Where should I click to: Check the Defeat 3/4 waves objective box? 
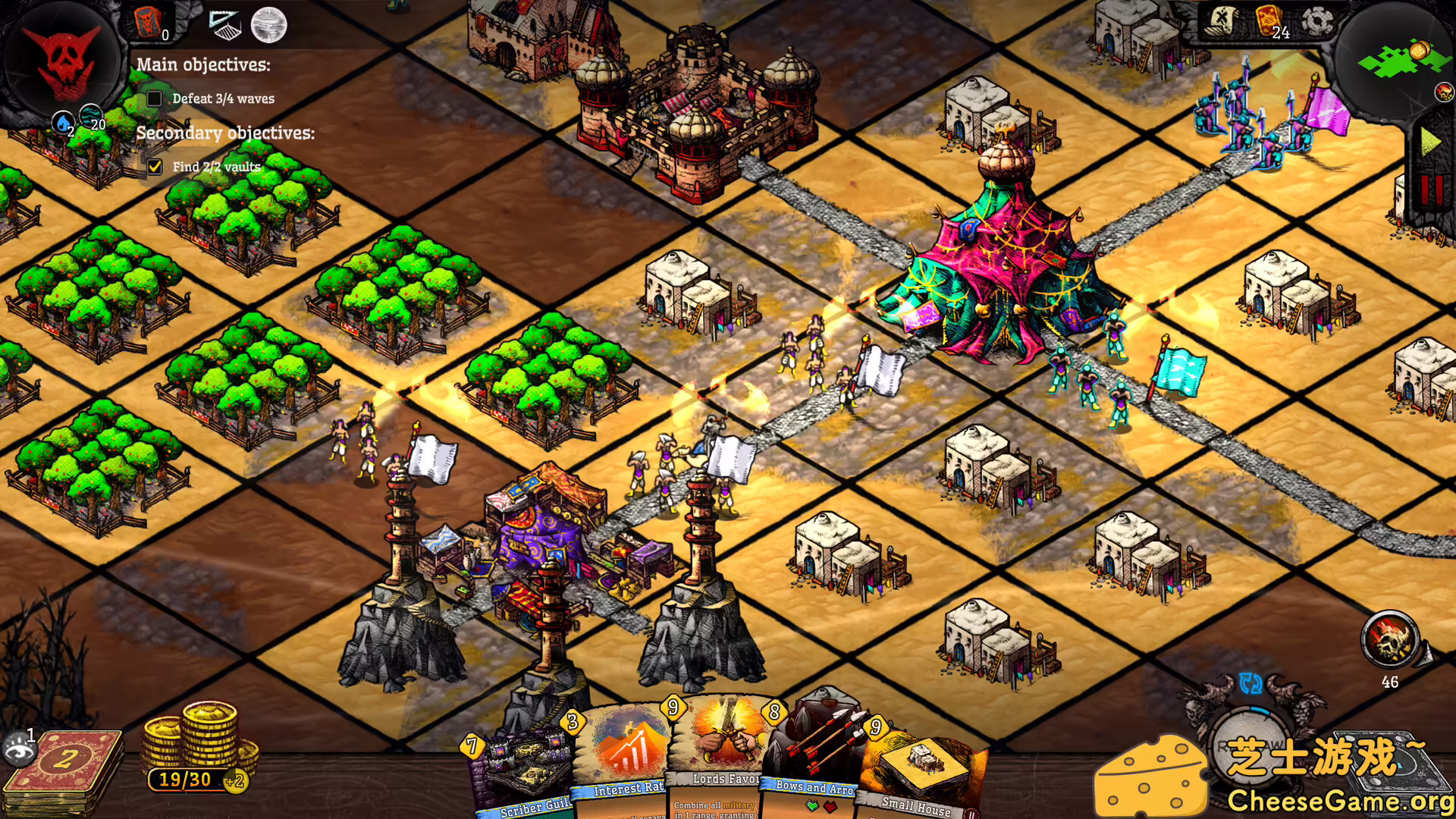coord(155,99)
